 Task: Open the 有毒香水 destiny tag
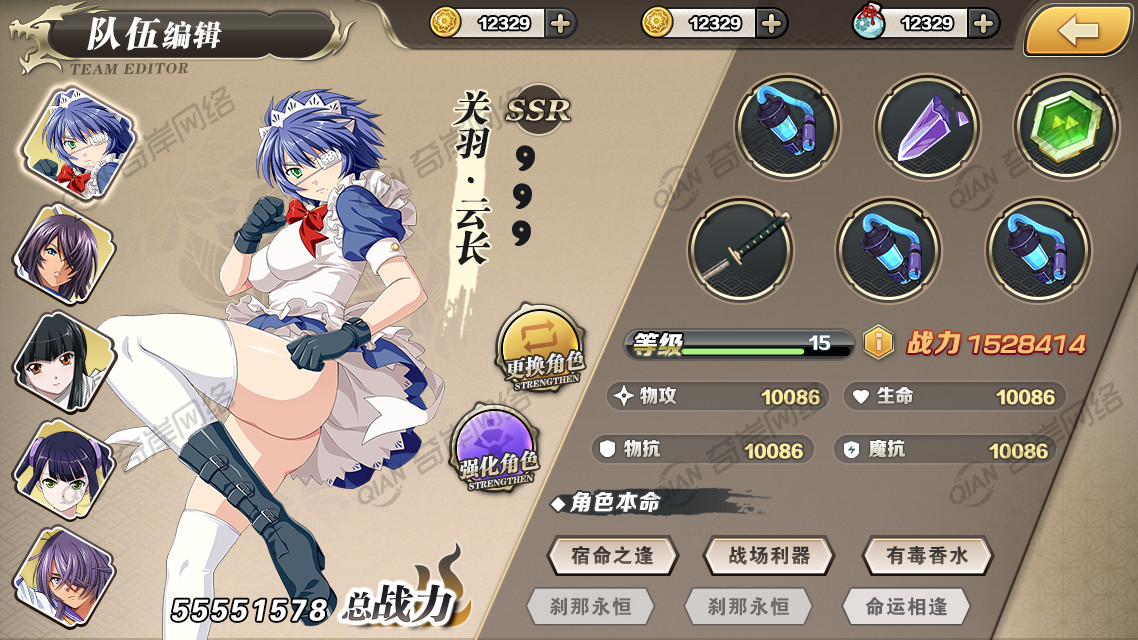coord(927,556)
